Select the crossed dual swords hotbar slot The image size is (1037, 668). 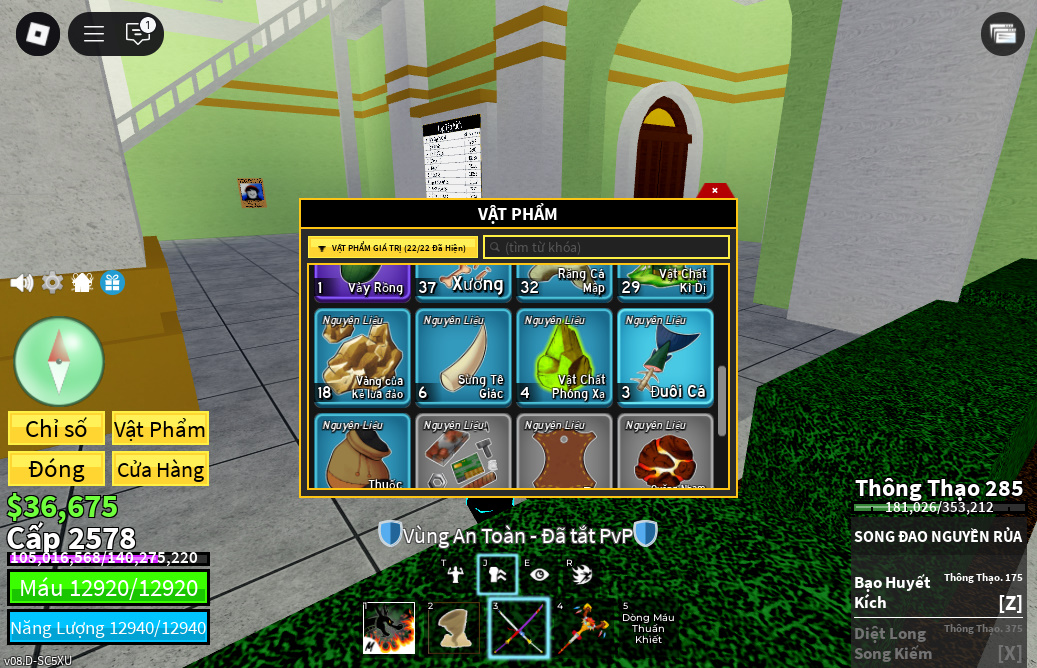click(x=519, y=628)
